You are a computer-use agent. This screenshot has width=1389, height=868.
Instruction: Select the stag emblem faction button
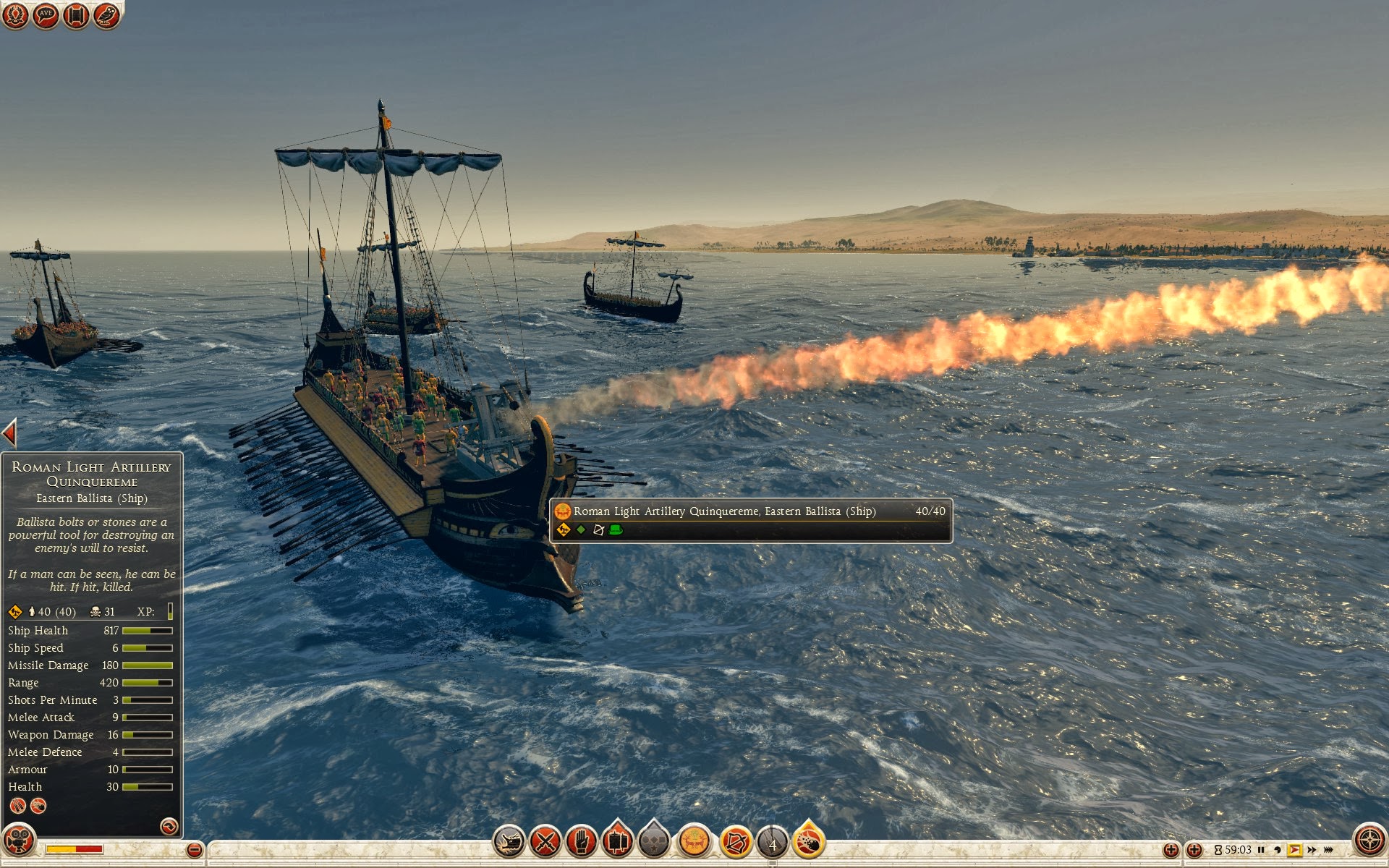click(694, 841)
